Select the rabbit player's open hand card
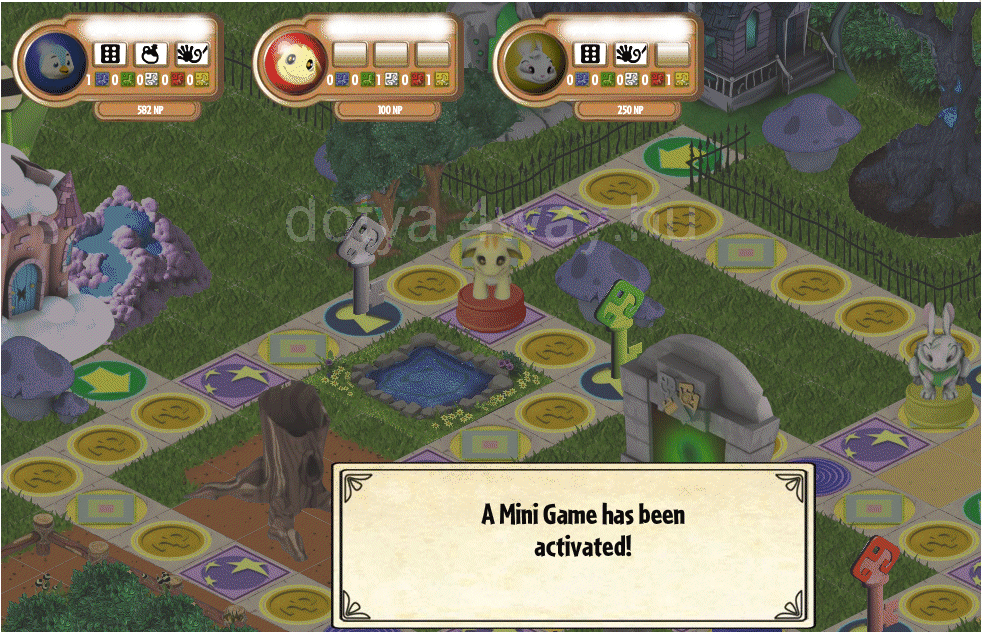 631,53
